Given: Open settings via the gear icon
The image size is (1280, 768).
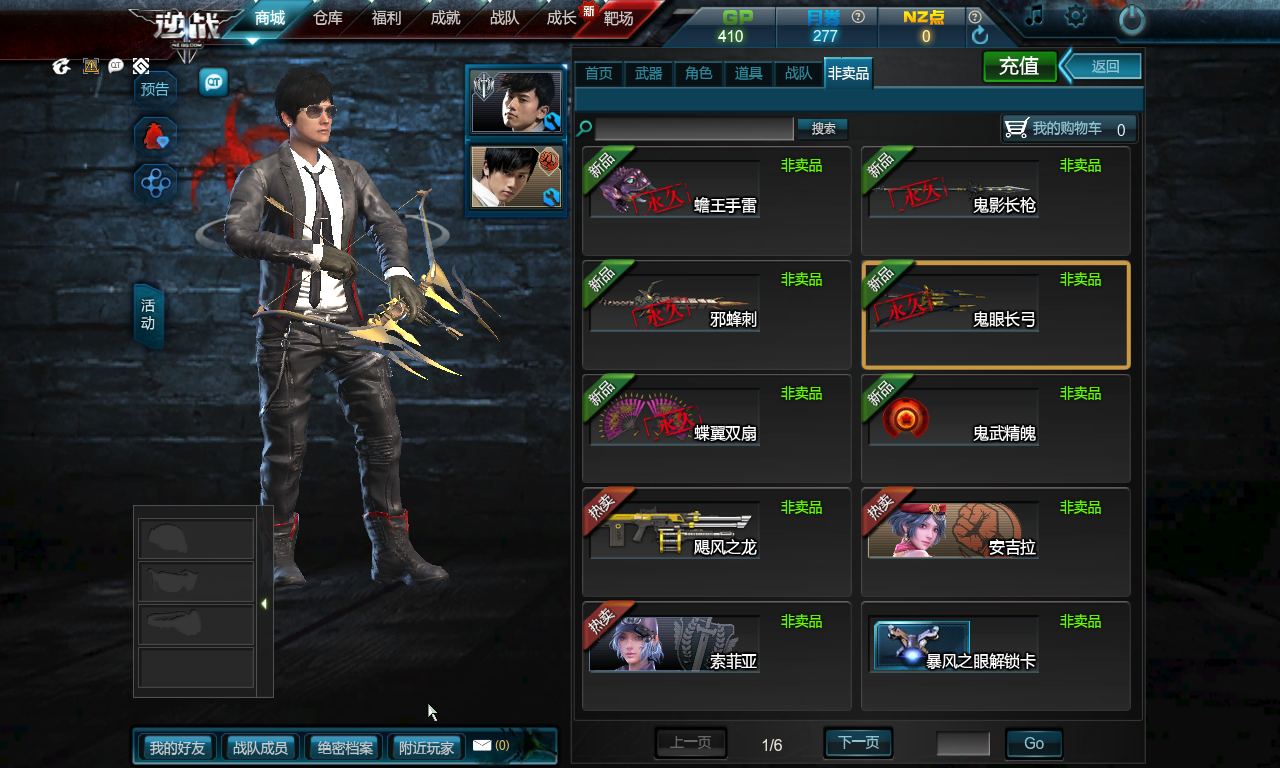Looking at the screenshot, I should coord(1076,16).
